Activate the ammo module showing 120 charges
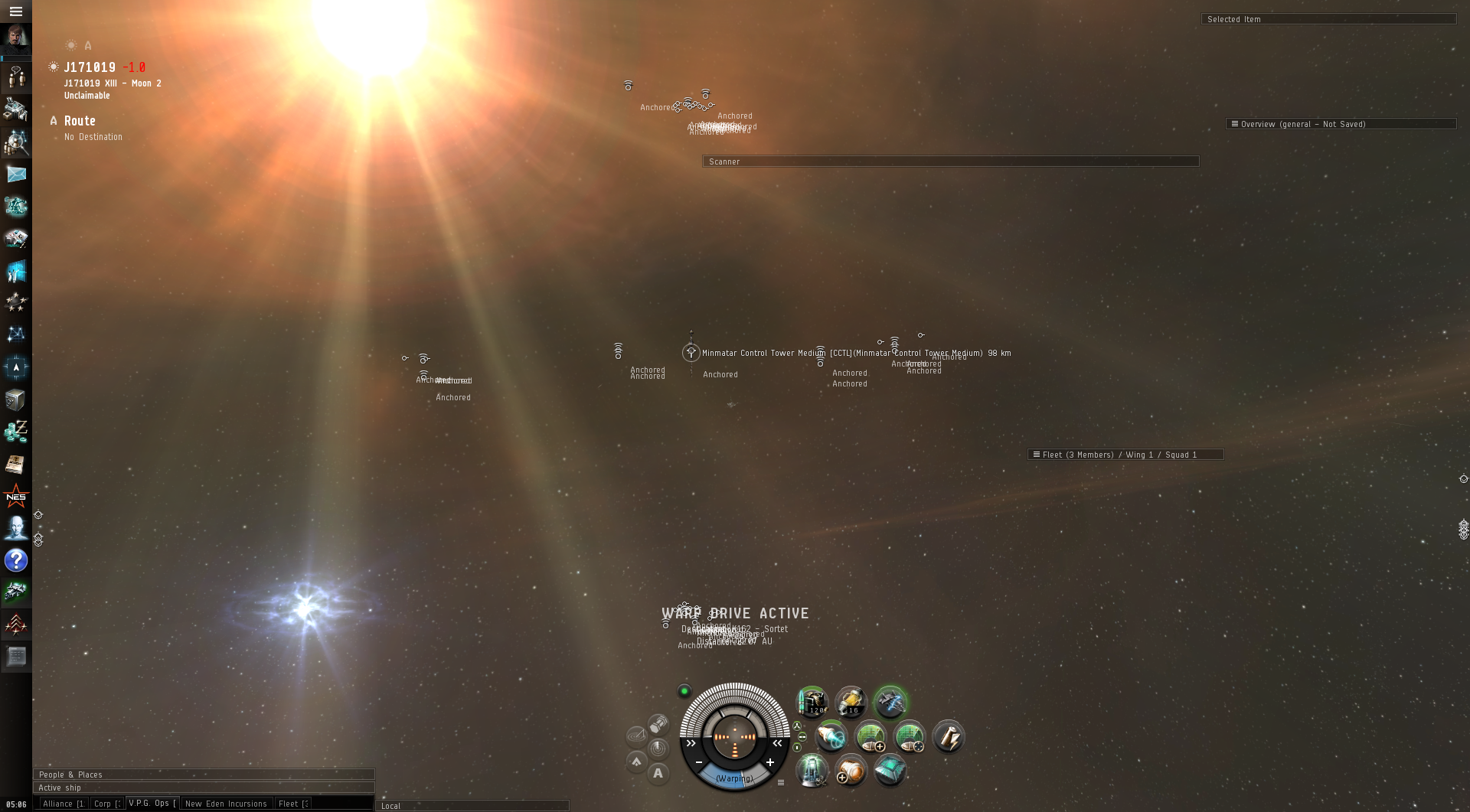Image resolution: width=1470 pixels, height=812 pixels. coord(812,701)
